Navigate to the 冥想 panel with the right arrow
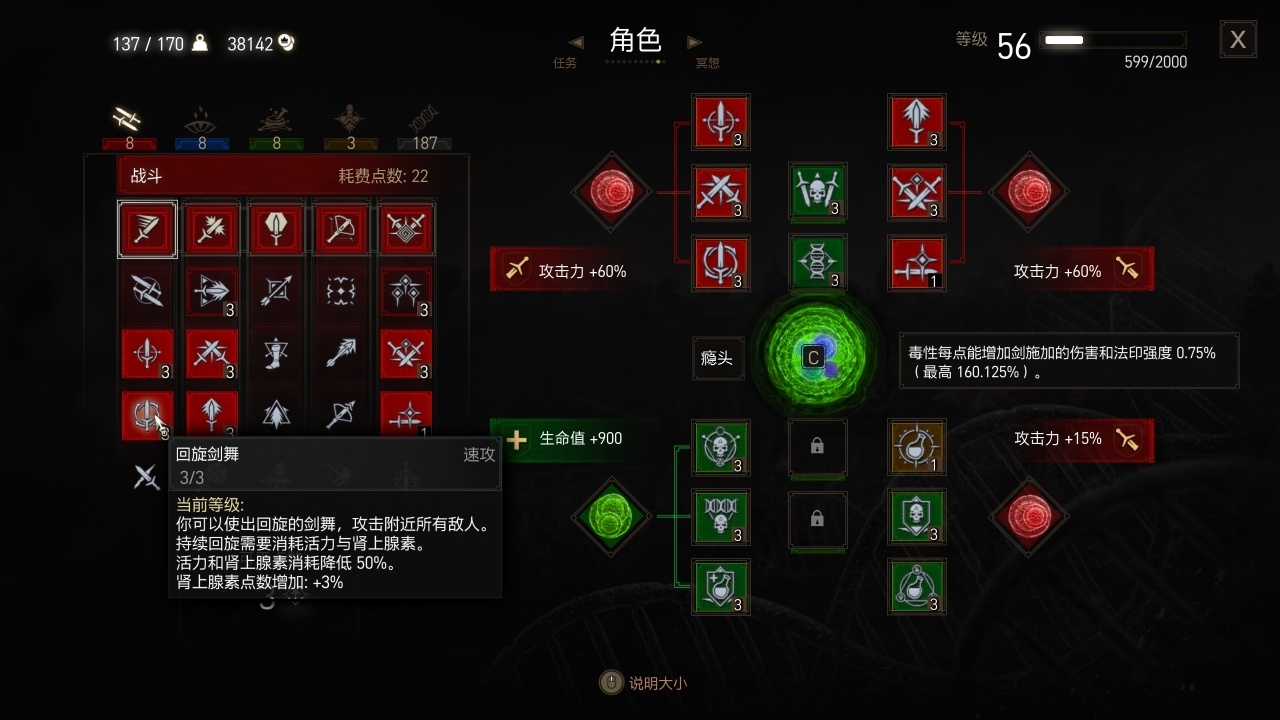Screen dimensions: 1280x720 [x=694, y=42]
